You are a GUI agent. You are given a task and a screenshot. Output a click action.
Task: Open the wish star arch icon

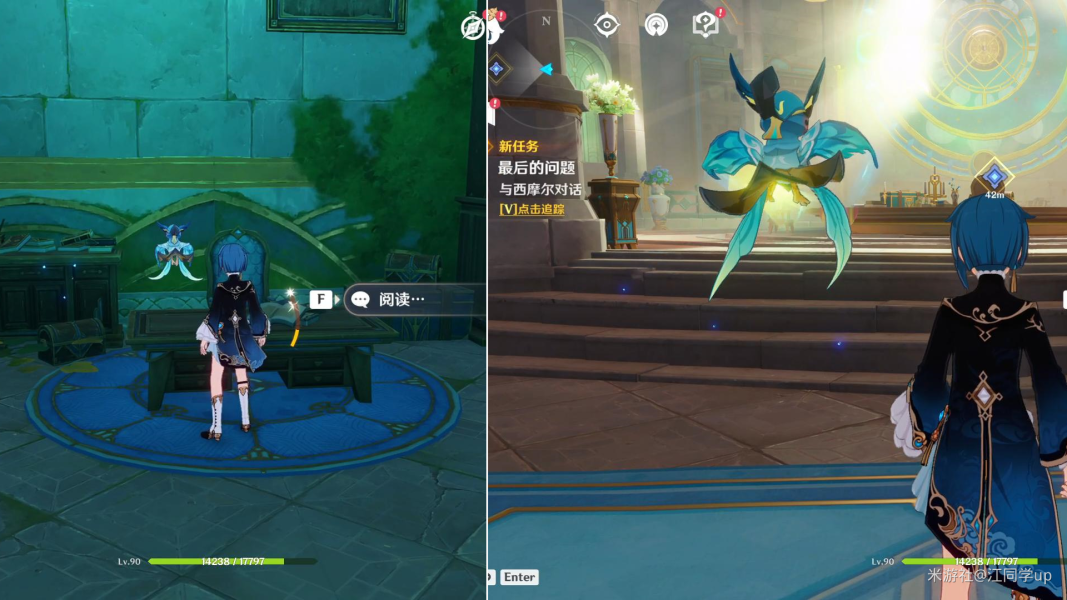pos(656,25)
